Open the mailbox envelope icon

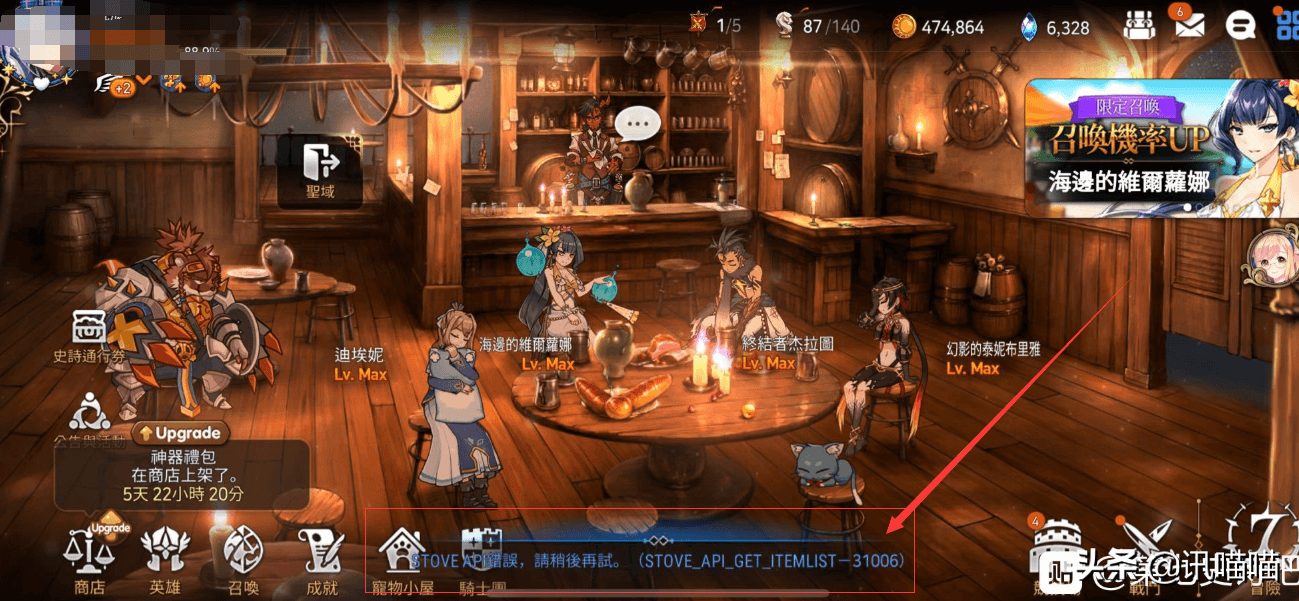[x=1189, y=25]
